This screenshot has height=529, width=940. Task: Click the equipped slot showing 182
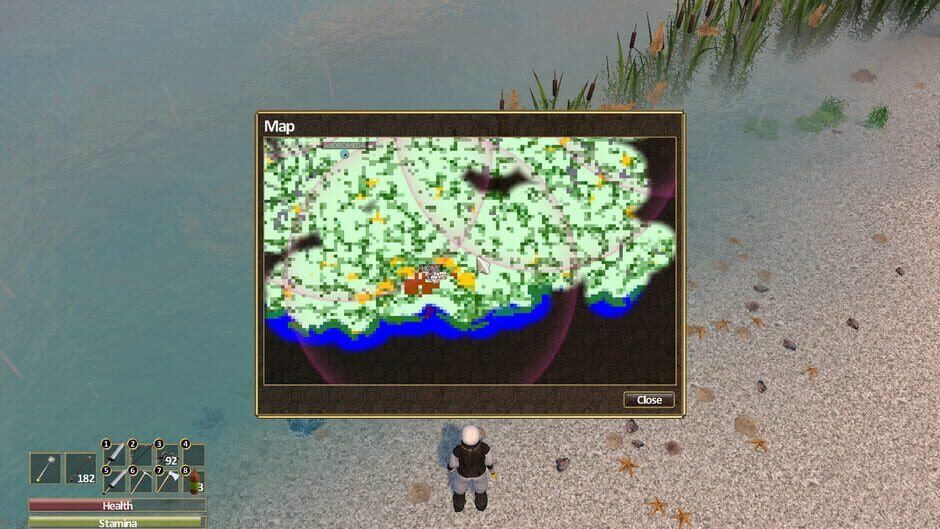81,468
